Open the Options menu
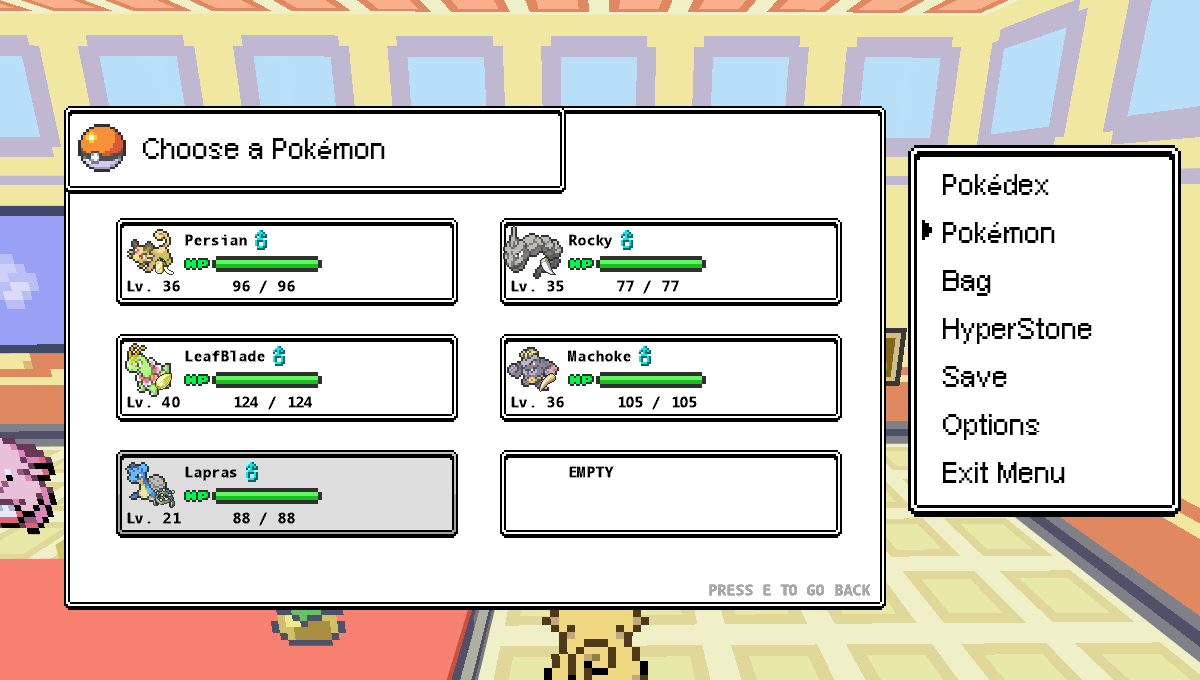This screenshot has width=1200, height=680. (x=990, y=426)
